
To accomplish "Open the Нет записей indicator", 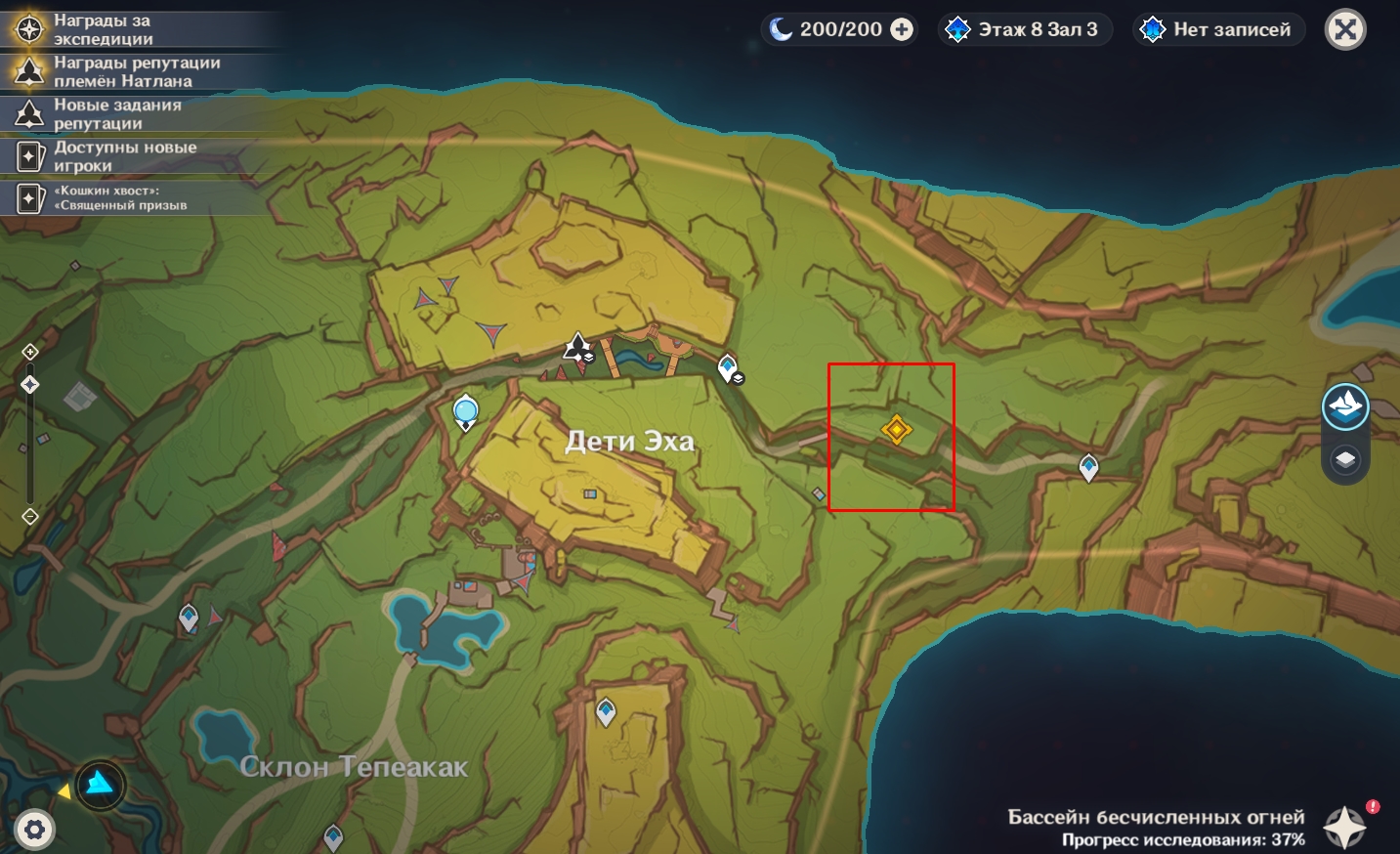I will point(1218,30).
